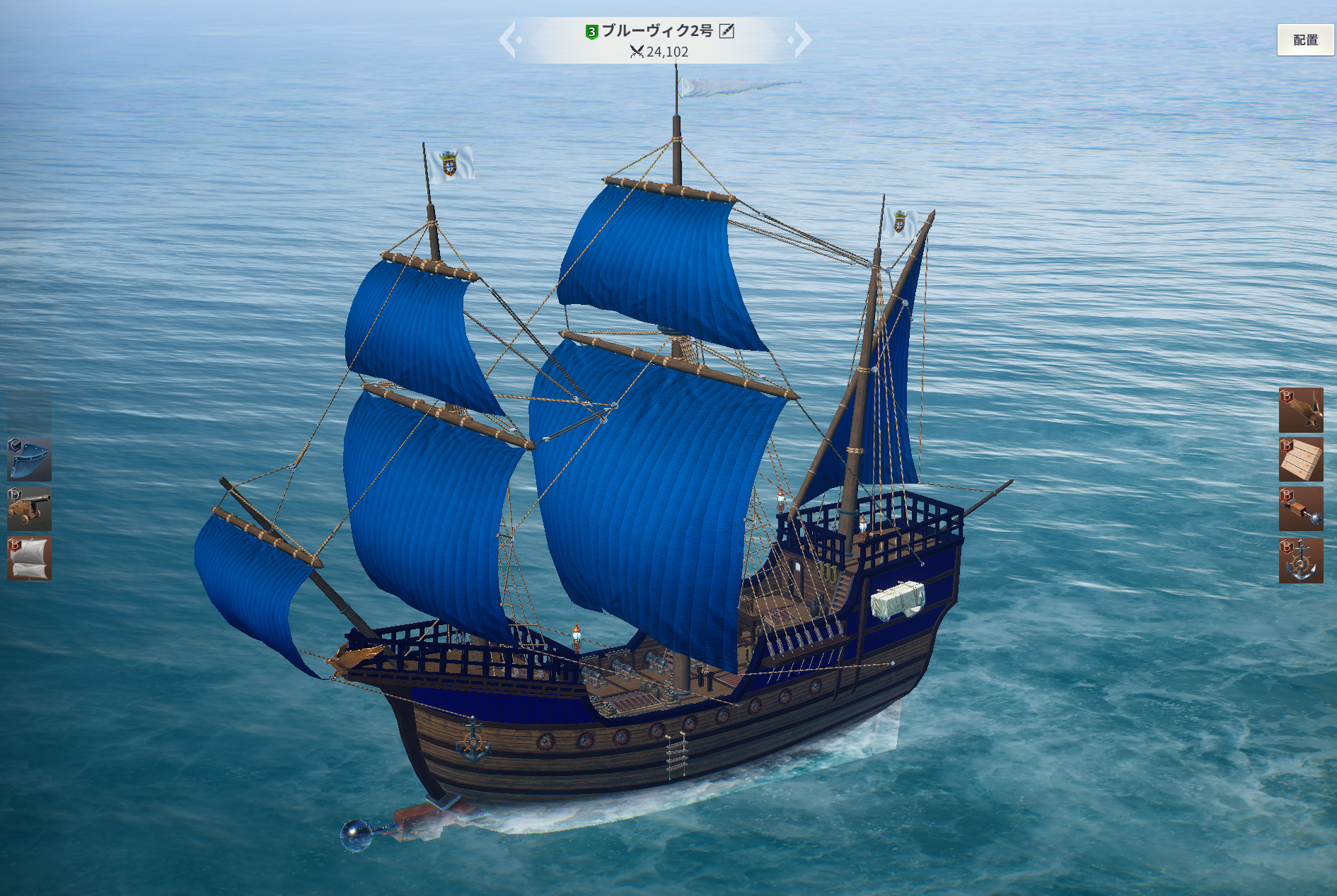Select the blue hull armor plate slot

pyautogui.click(x=29, y=459)
